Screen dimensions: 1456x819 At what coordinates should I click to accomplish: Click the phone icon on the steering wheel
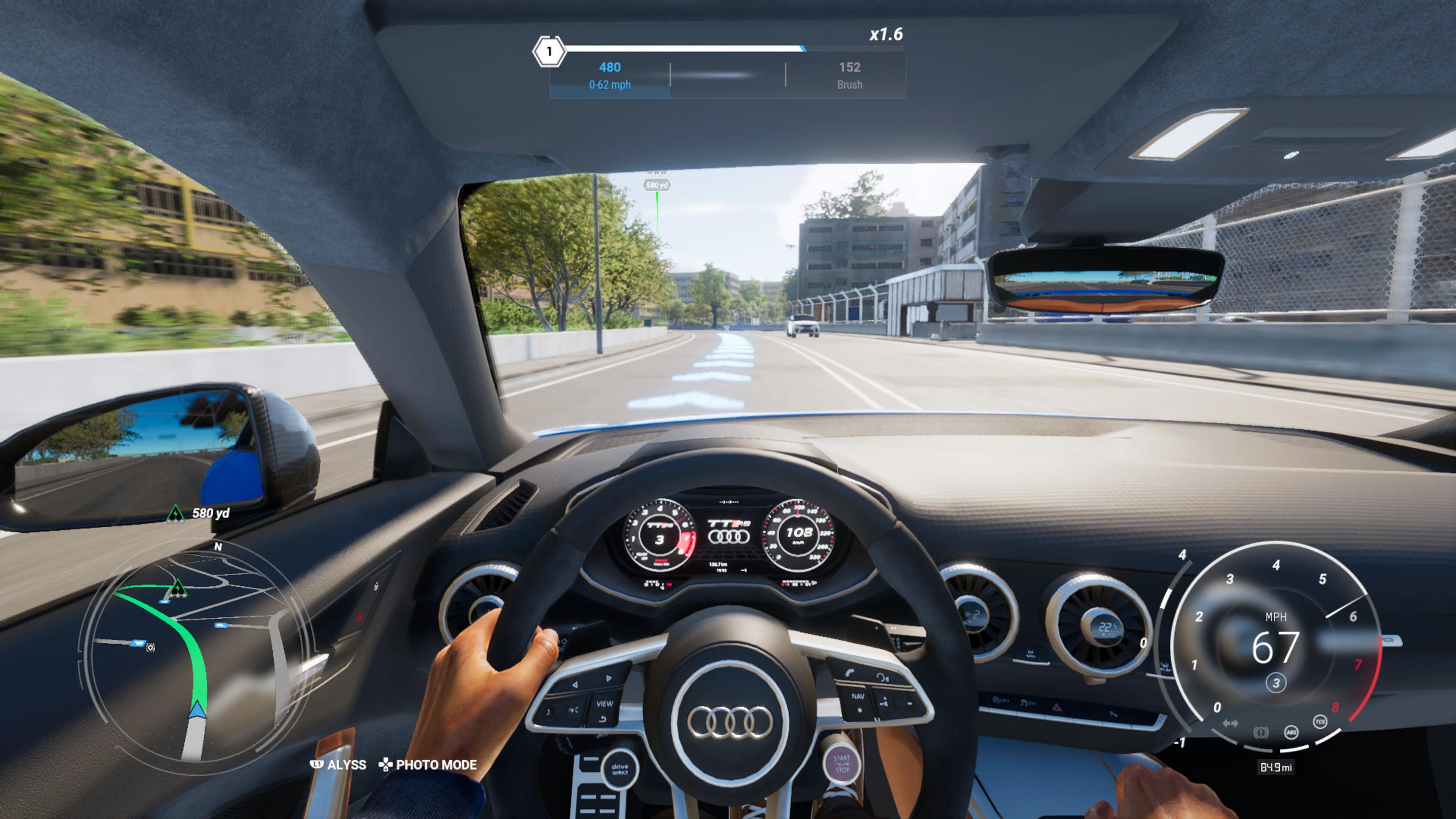pos(850,673)
